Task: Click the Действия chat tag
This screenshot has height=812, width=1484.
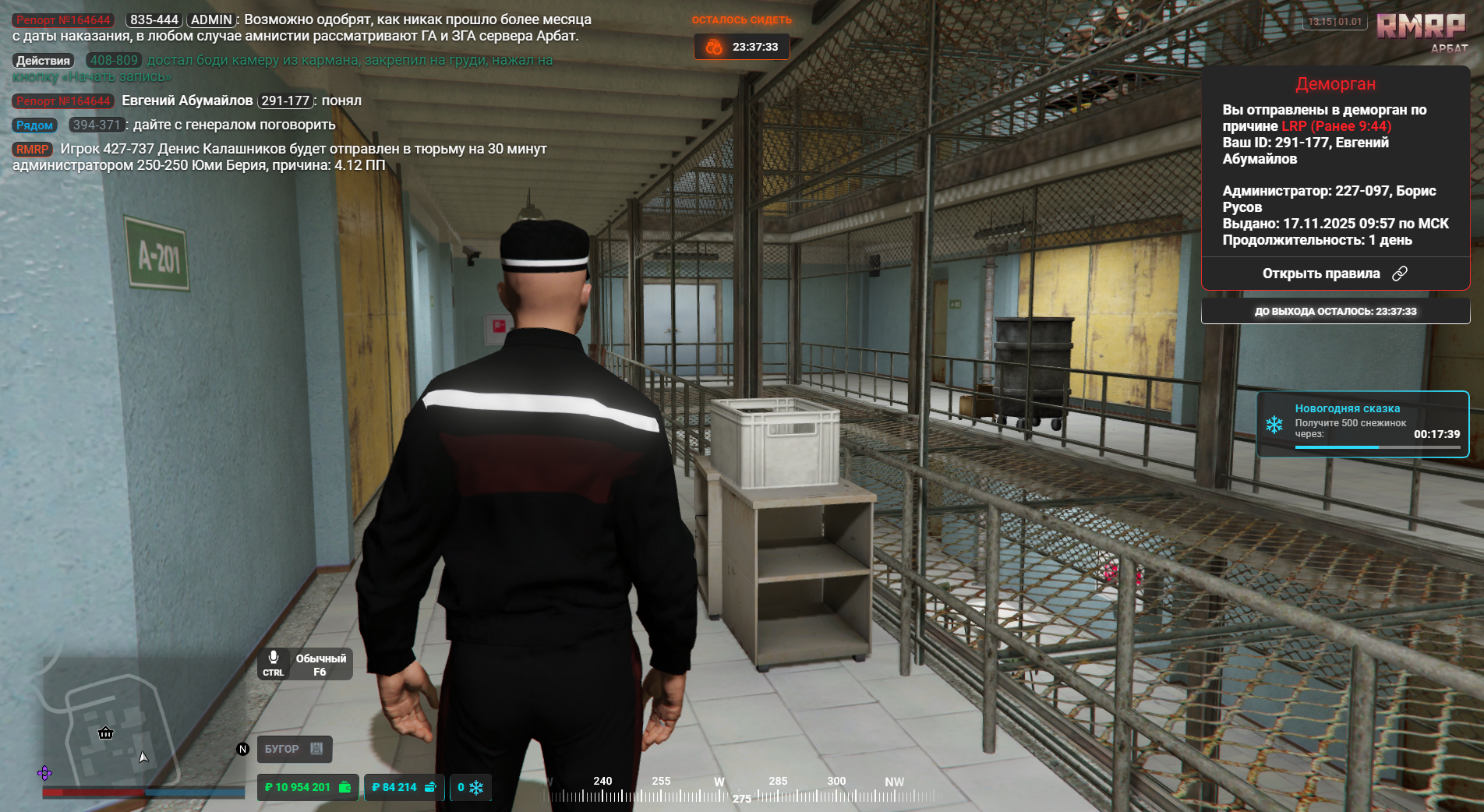Action: click(44, 61)
